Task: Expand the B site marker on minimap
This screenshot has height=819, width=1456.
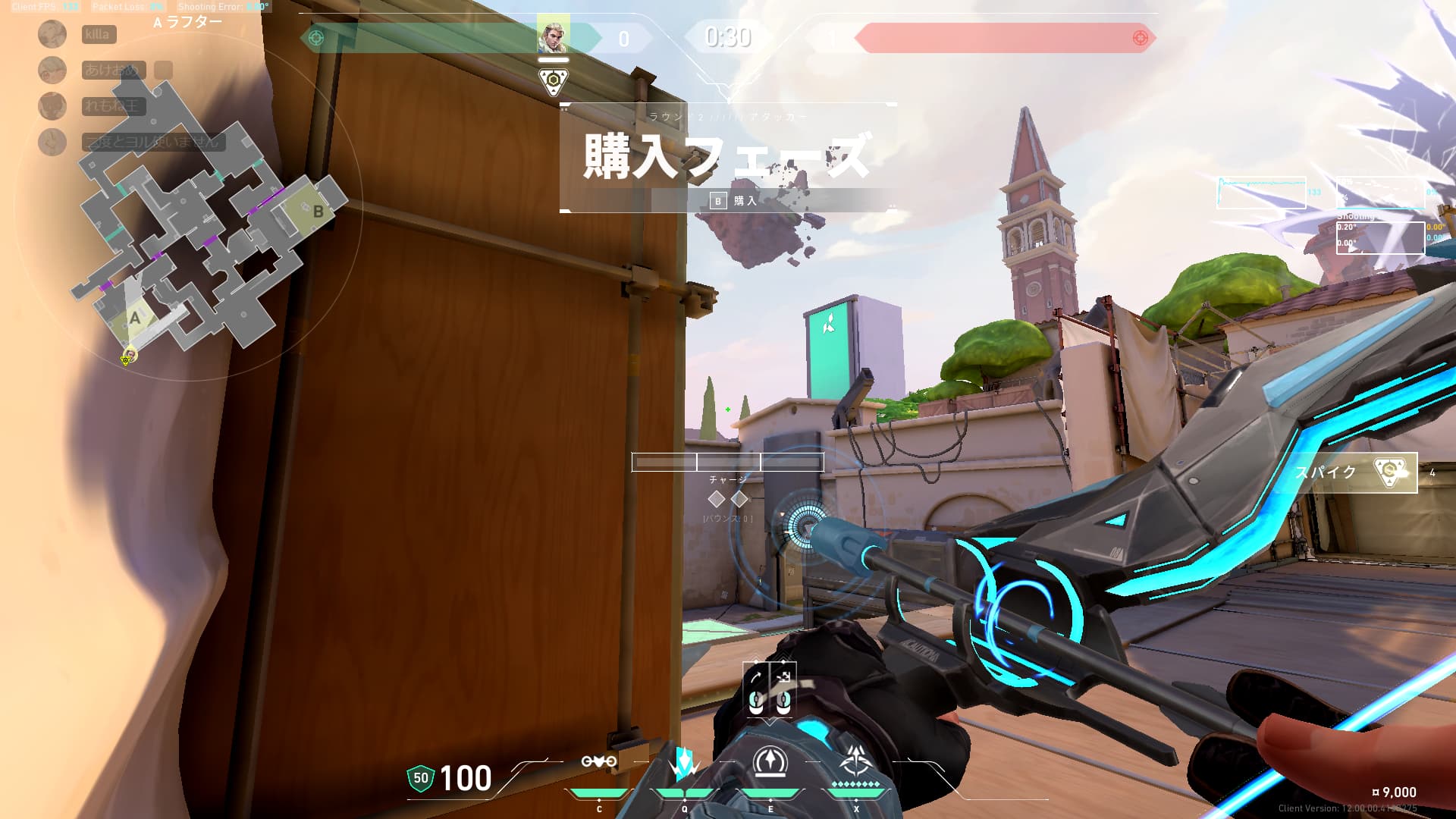Action: tap(317, 212)
